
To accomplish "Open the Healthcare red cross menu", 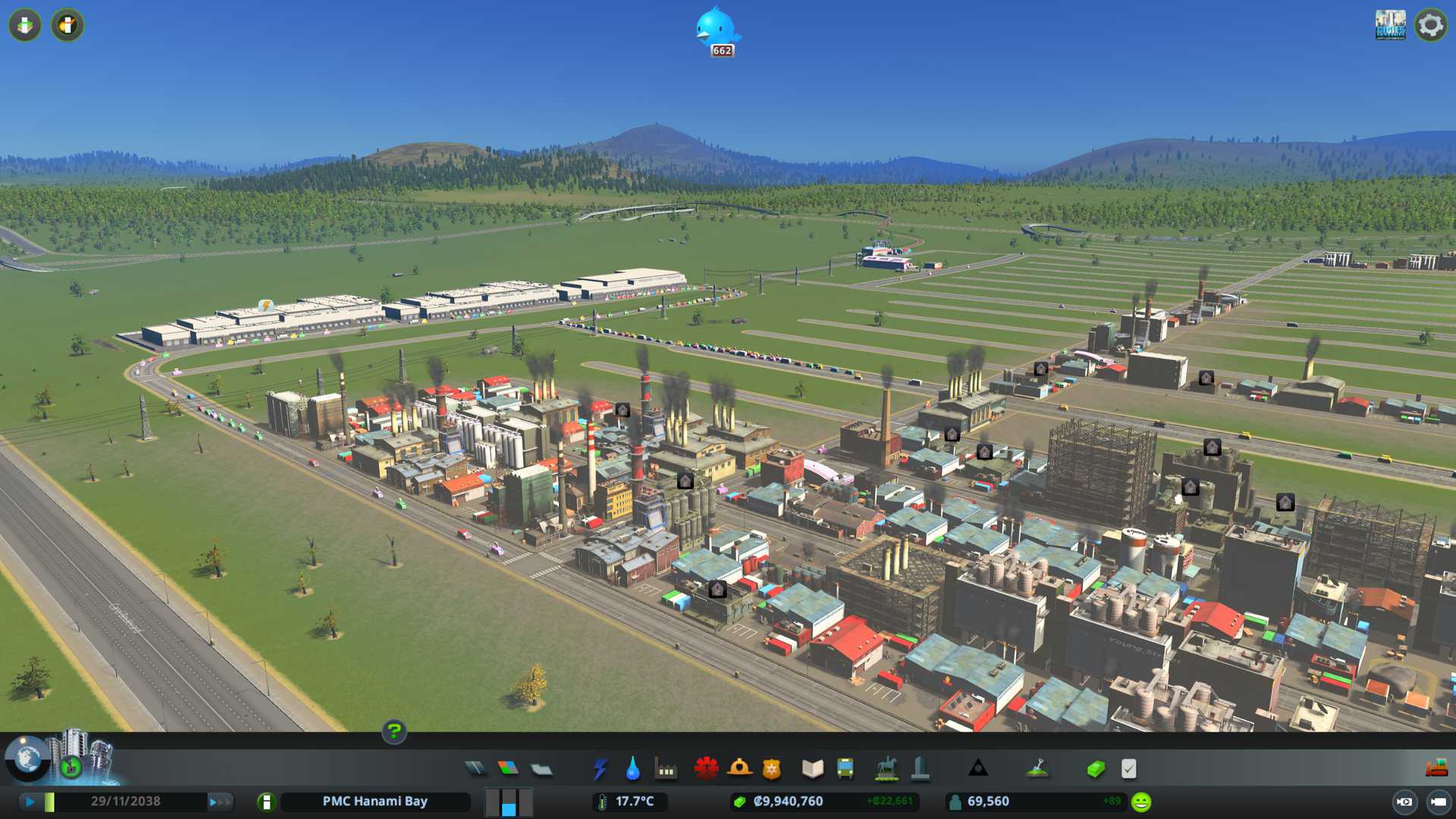I will [x=706, y=769].
